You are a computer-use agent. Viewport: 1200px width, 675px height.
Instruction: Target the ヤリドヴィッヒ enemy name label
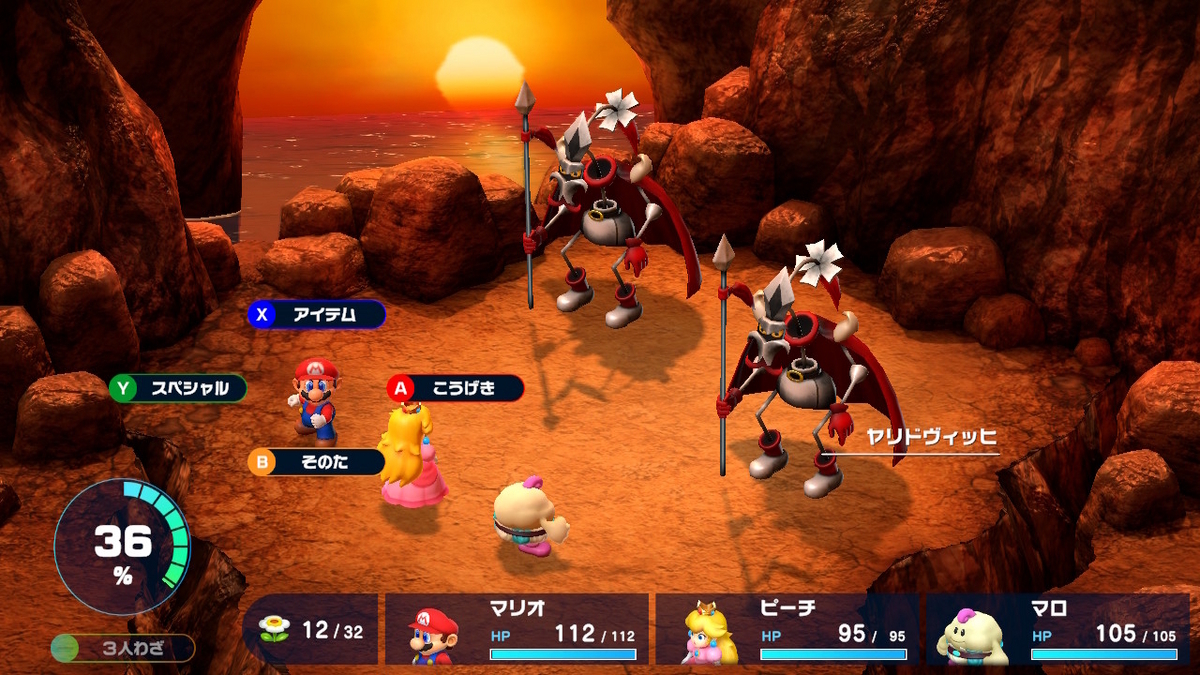click(932, 437)
